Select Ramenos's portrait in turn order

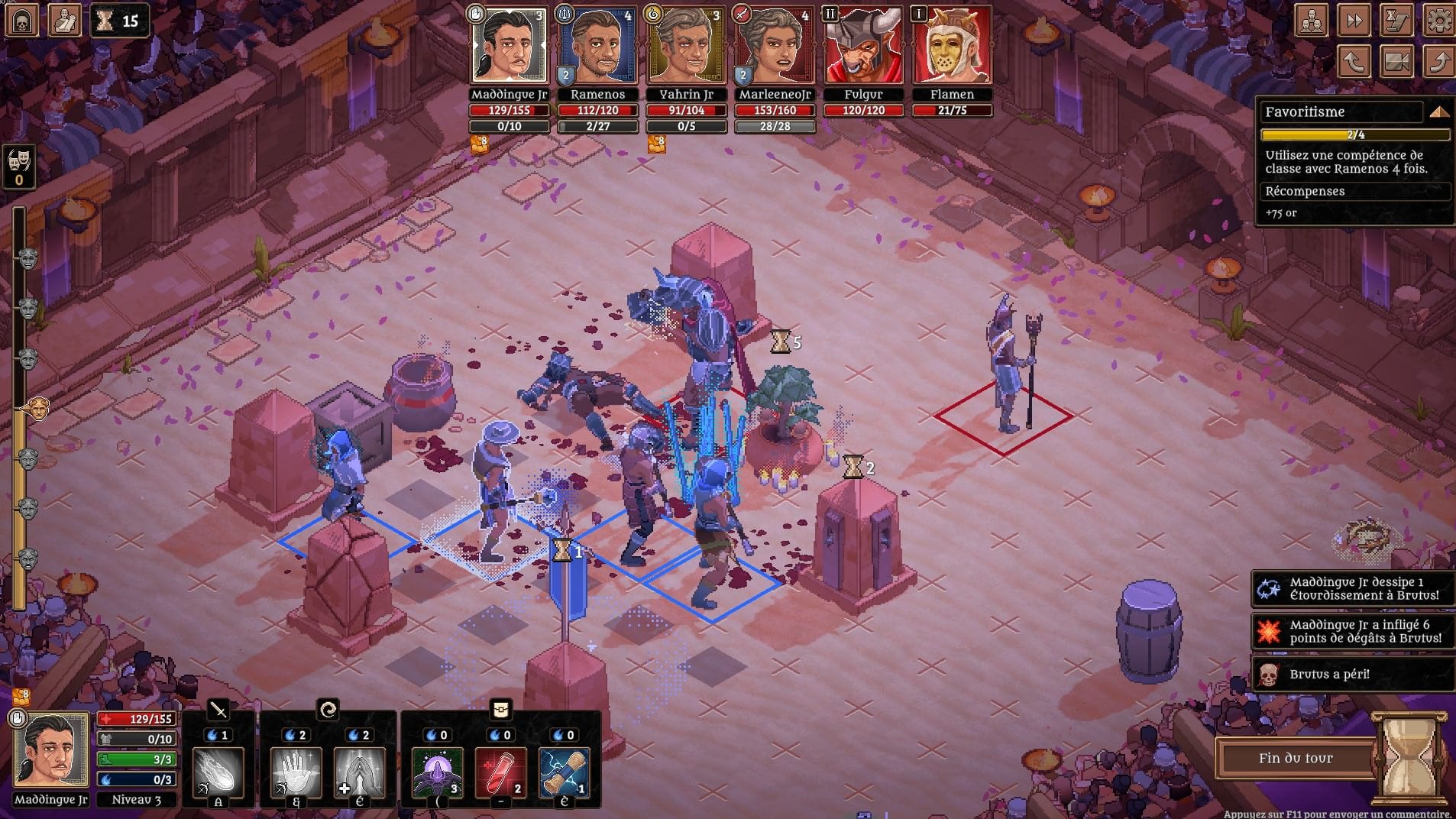pos(597,46)
